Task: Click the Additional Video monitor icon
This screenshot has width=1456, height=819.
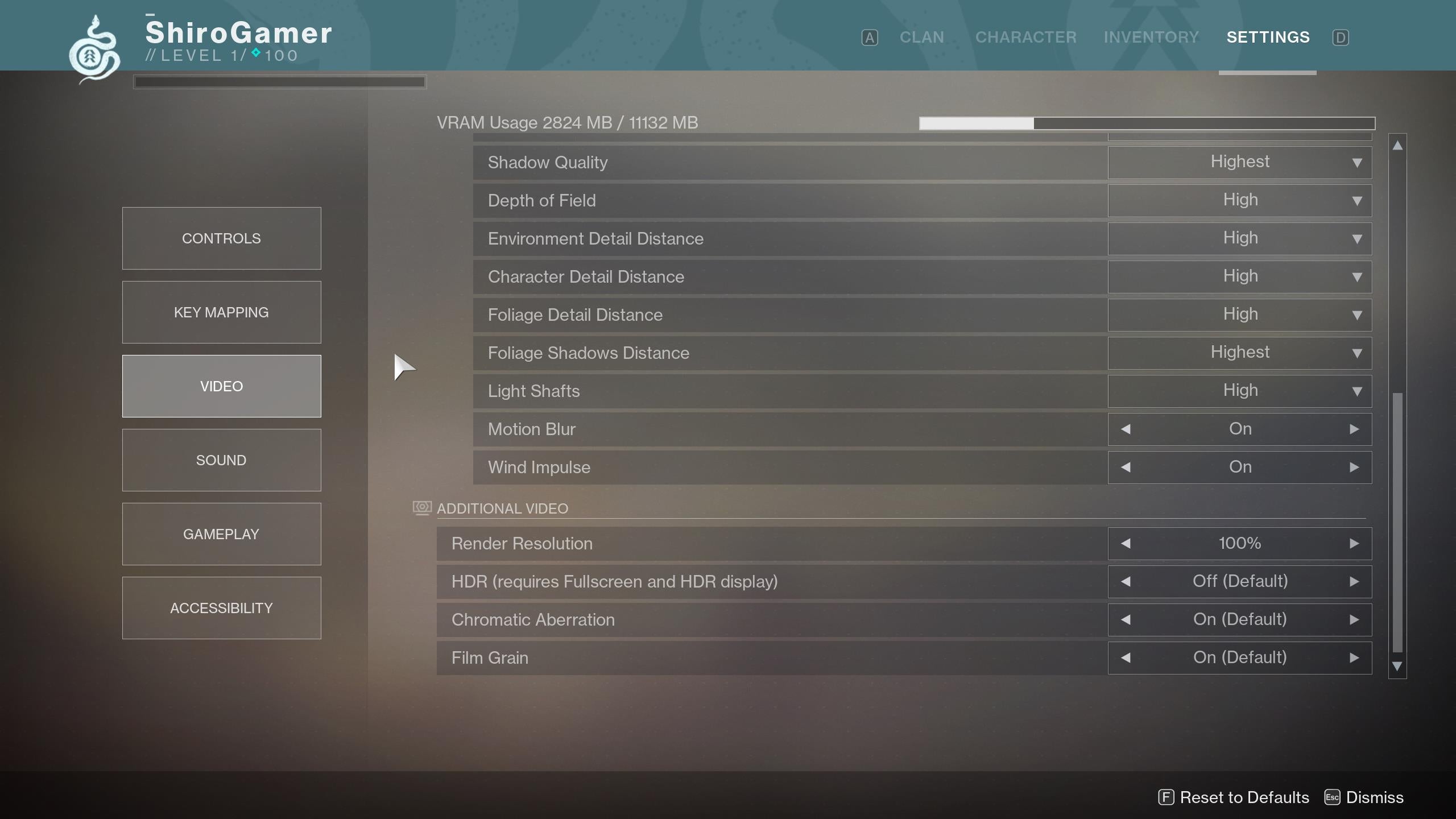Action: coord(421,508)
